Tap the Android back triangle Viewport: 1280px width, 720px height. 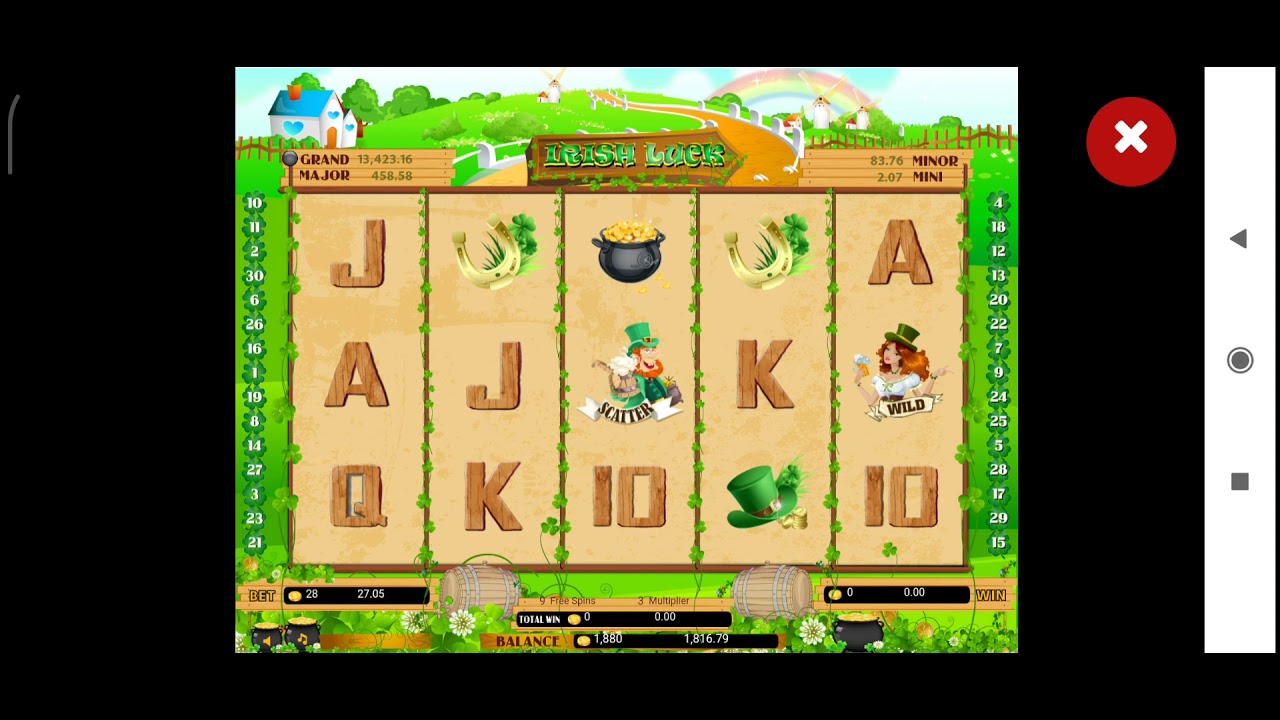[1238, 239]
